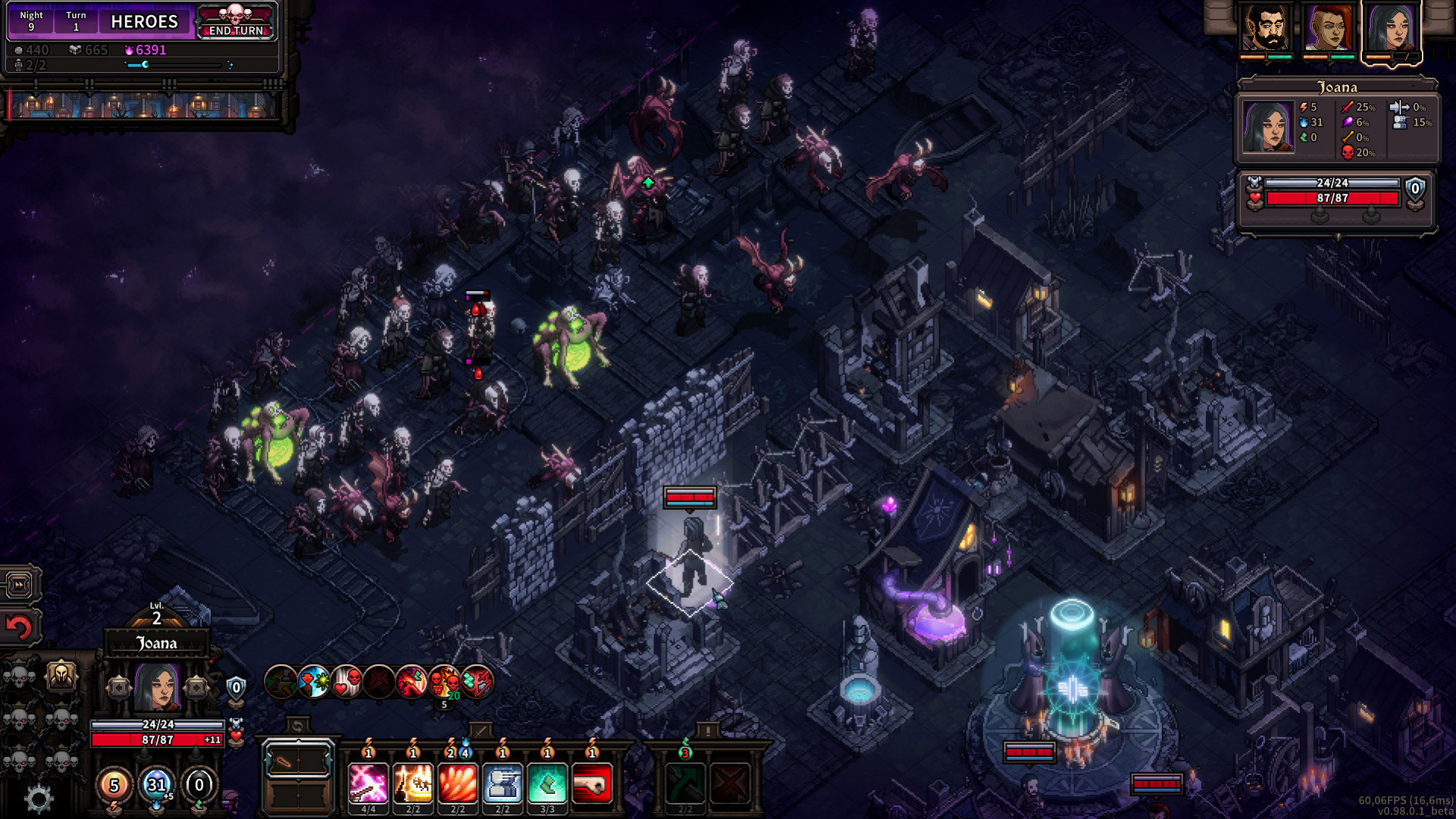Click the heart and skull status icon
This screenshot has height=819, width=1456.
click(346, 682)
